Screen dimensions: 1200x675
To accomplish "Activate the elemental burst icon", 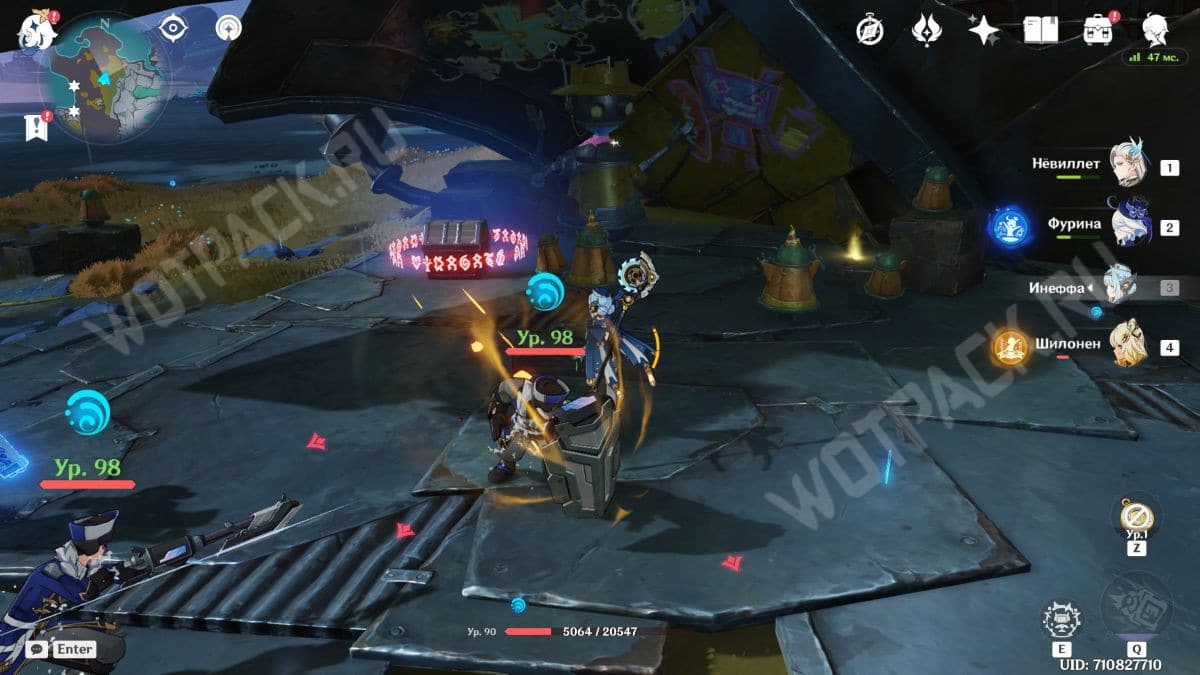I will [x=1135, y=607].
